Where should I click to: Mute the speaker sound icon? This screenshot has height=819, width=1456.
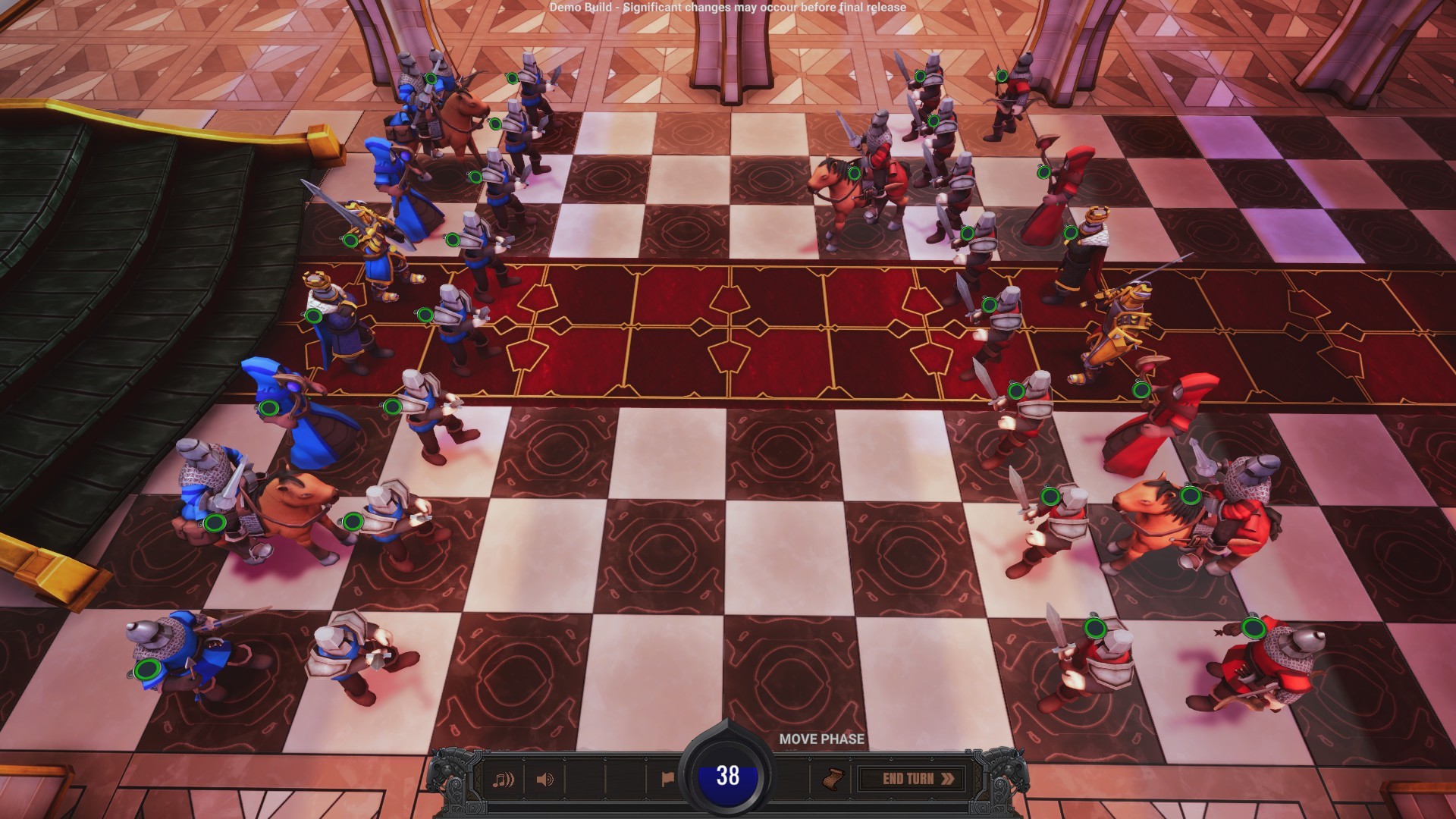(x=546, y=779)
